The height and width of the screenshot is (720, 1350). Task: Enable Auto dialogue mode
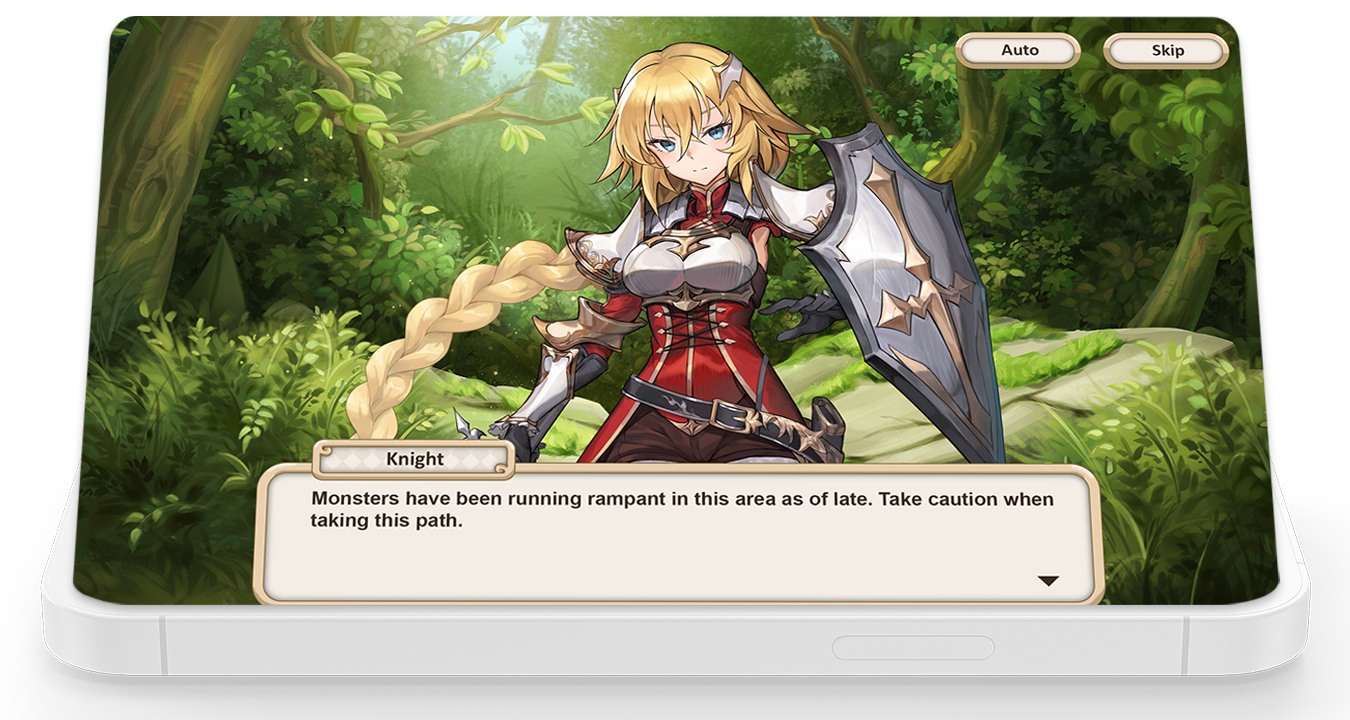point(1019,50)
